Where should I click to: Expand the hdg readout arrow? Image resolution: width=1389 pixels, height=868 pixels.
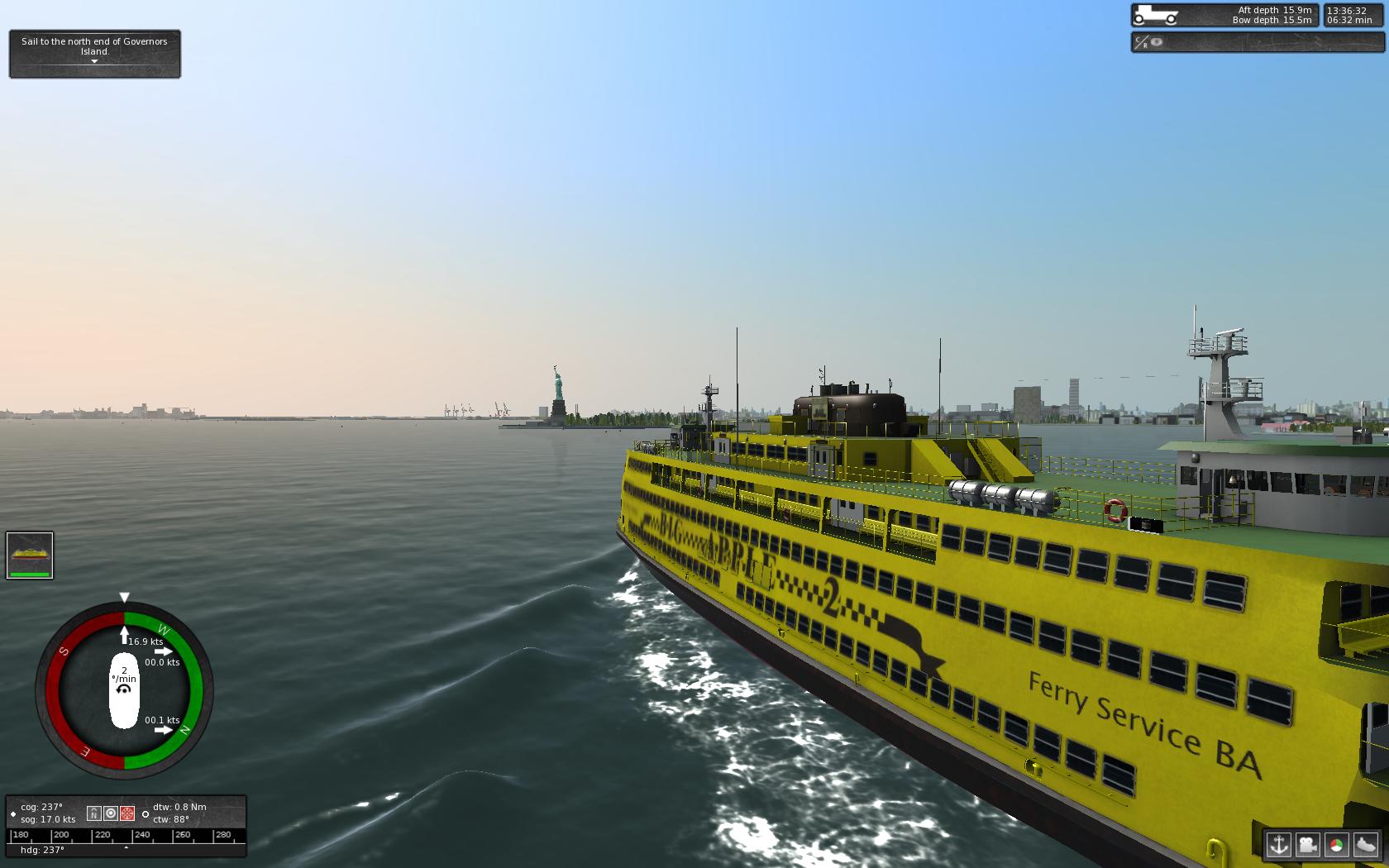[126, 848]
